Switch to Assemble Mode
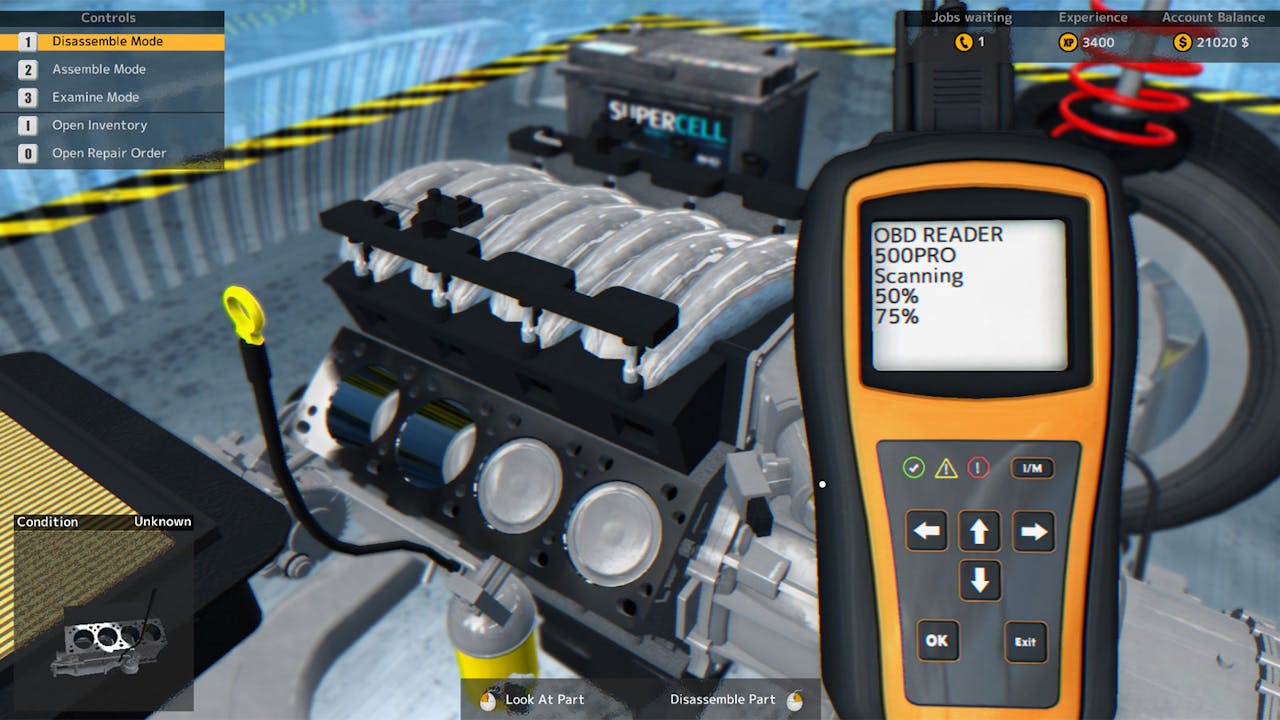The height and width of the screenshot is (720, 1280). (99, 69)
